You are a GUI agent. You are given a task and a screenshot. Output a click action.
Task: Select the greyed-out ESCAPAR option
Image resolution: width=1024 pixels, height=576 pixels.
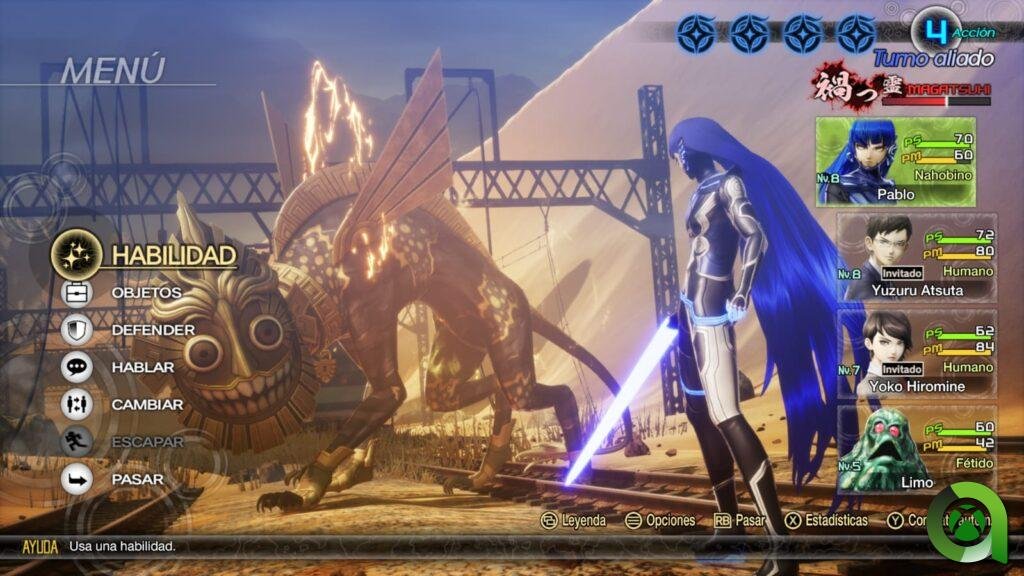click(147, 442)
